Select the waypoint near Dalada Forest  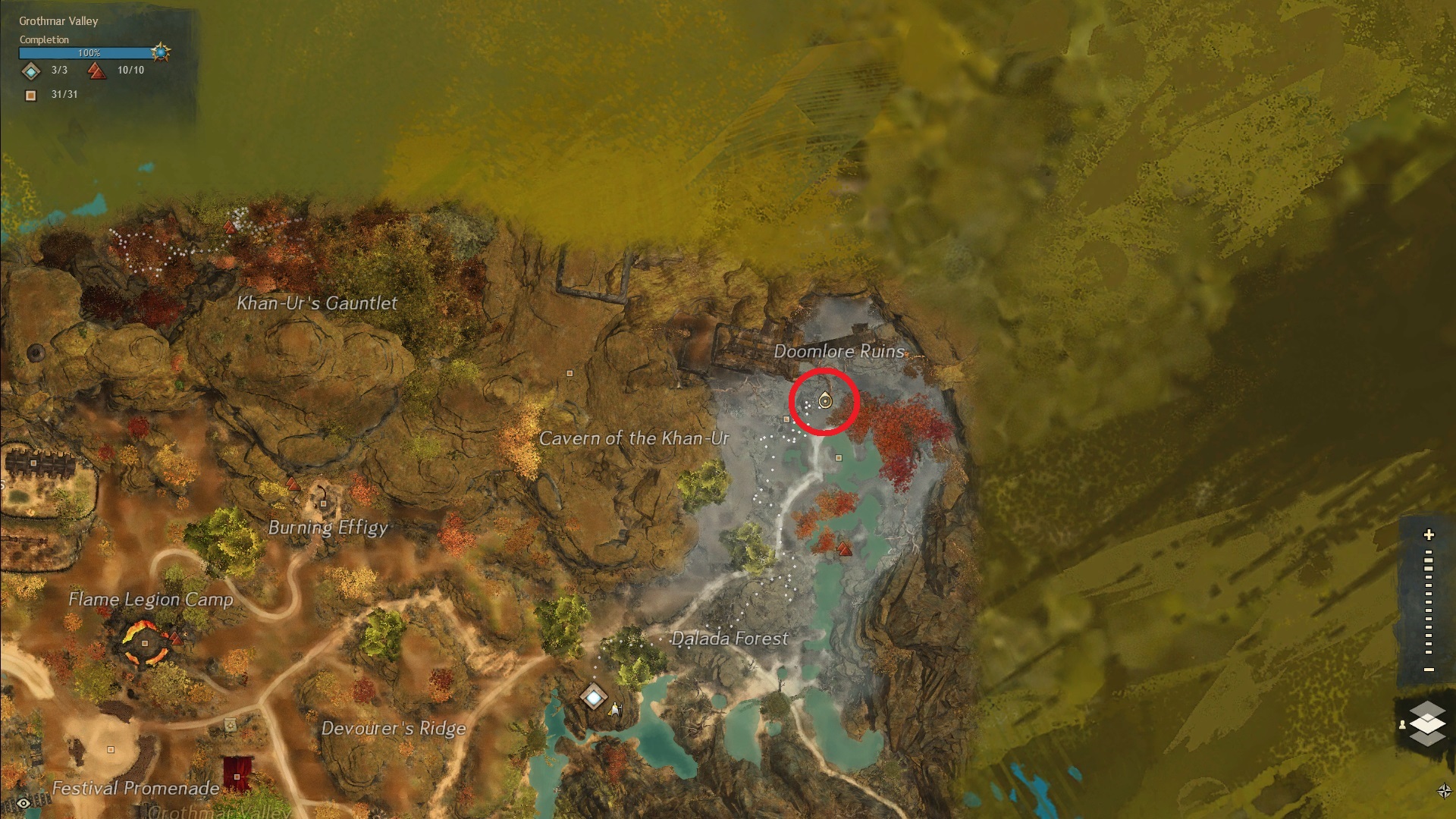tap(593, 696)
